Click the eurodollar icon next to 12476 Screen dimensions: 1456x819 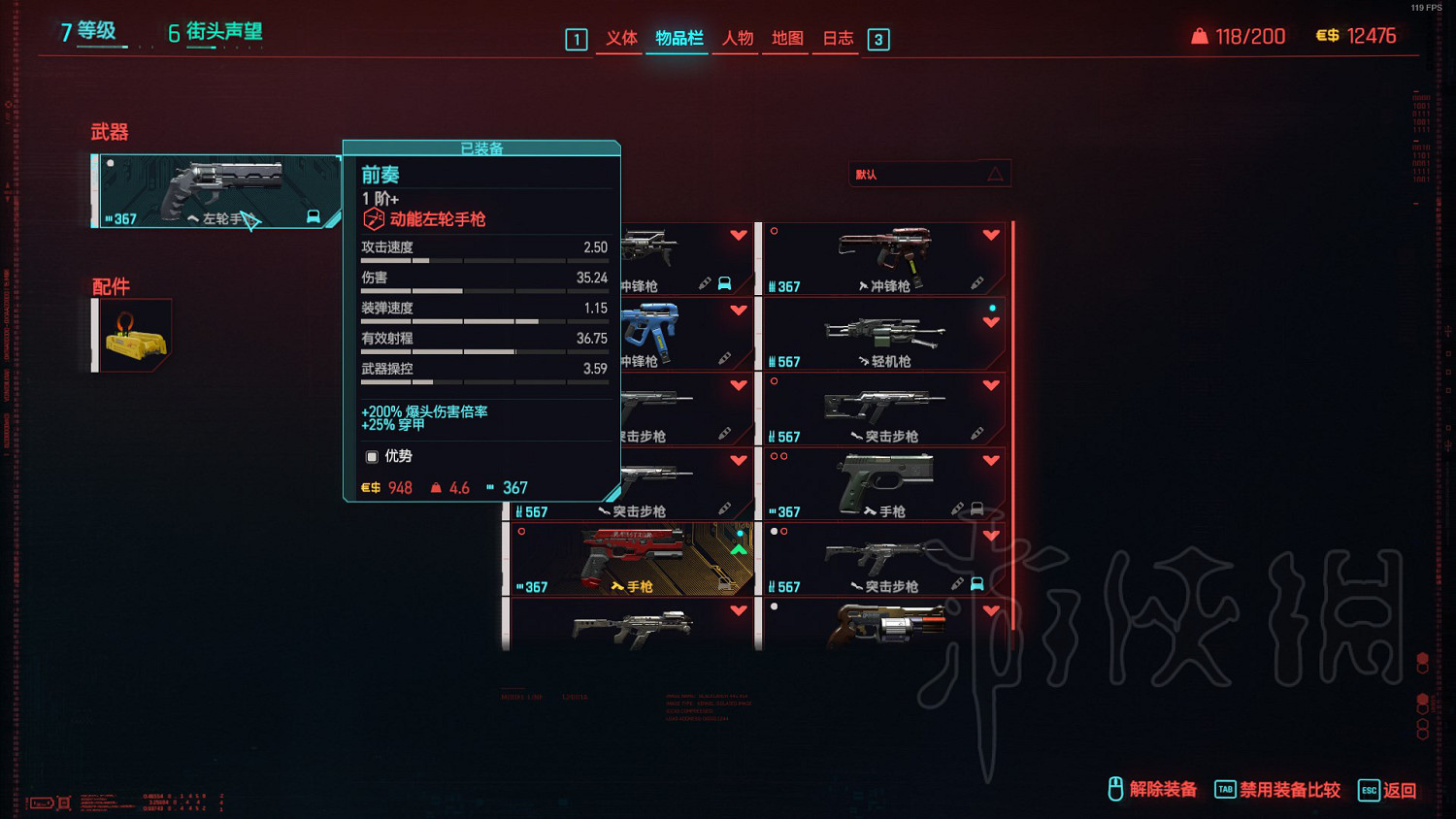coord(1326,36)
